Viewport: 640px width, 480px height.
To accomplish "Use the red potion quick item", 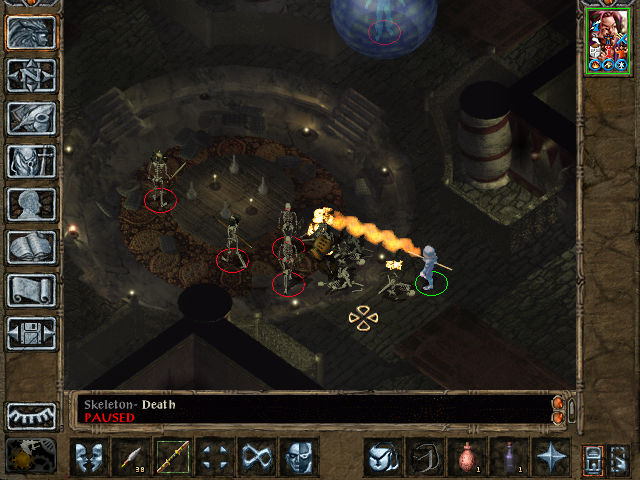I will [x=466, y=457].
